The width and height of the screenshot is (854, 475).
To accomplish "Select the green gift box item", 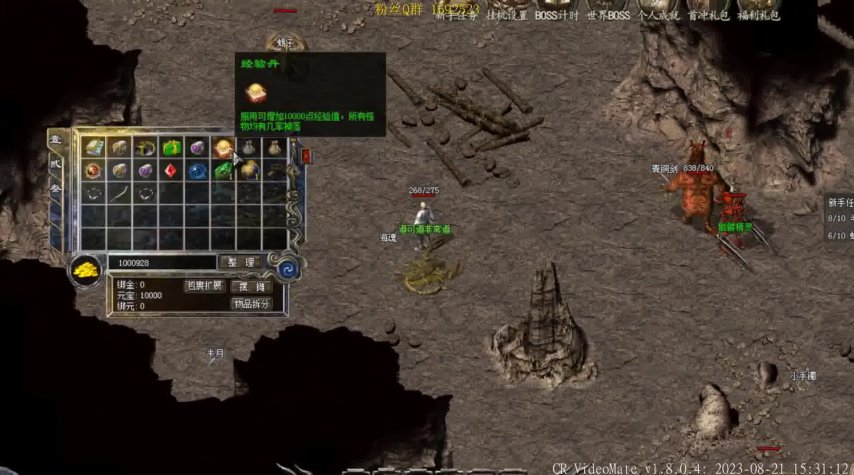I will tap(171, 148).
